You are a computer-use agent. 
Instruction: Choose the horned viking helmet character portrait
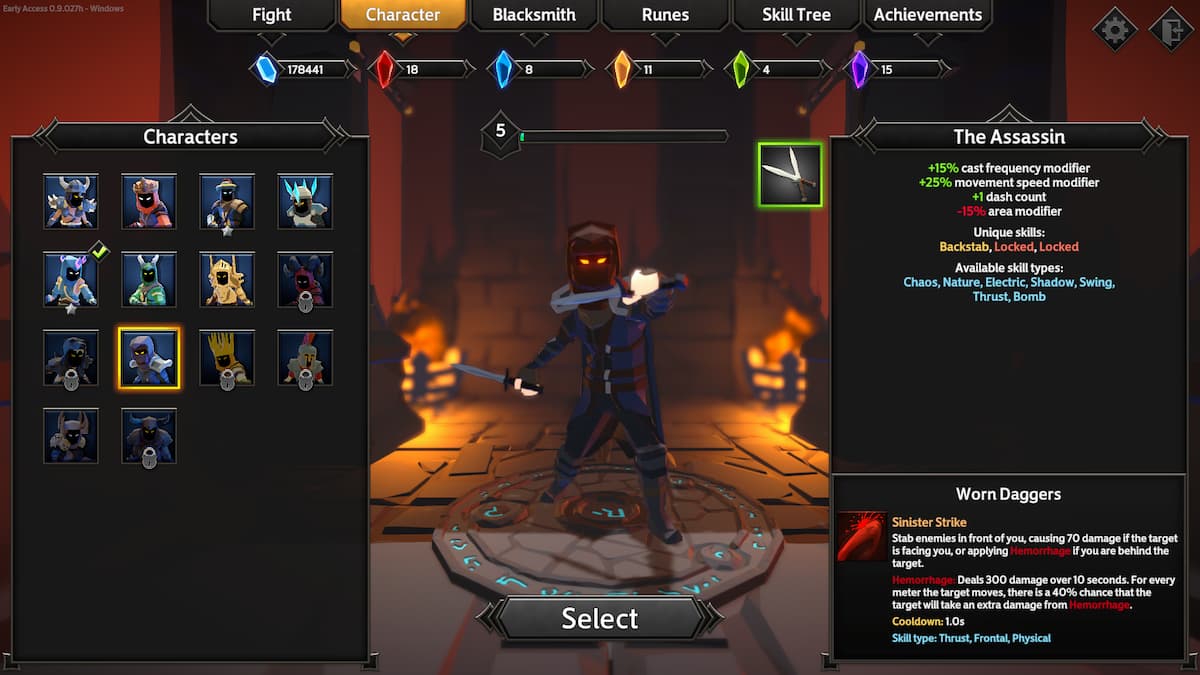point(71,201)
